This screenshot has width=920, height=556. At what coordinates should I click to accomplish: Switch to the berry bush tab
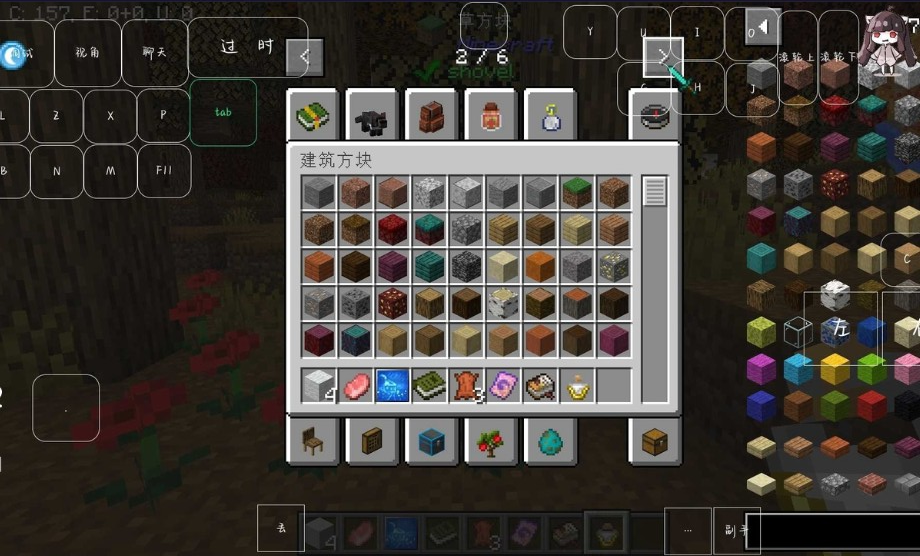[x=490, y=440]
